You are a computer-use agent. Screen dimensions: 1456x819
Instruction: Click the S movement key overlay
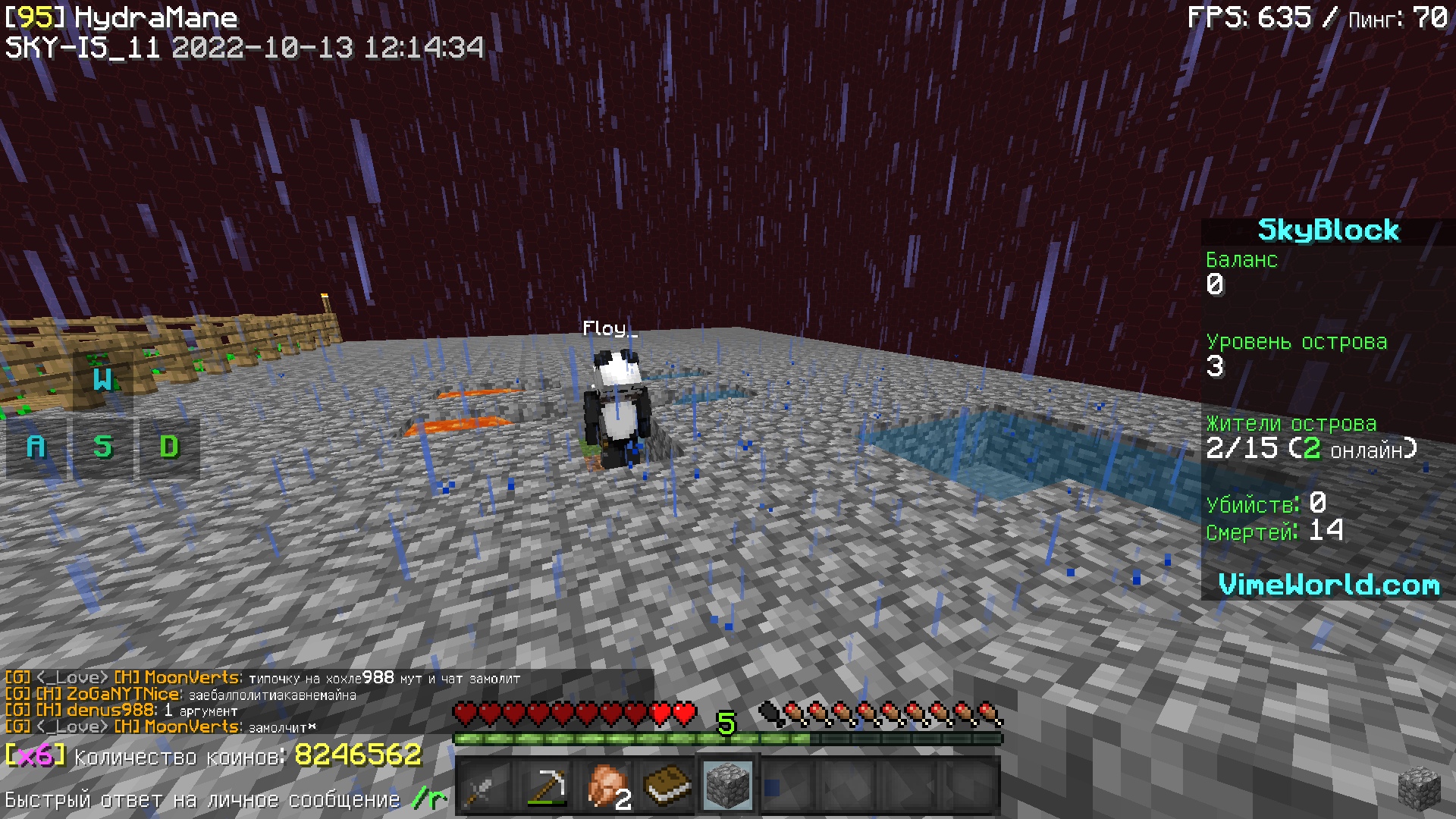pyautogui.click(x=102, y=447)
